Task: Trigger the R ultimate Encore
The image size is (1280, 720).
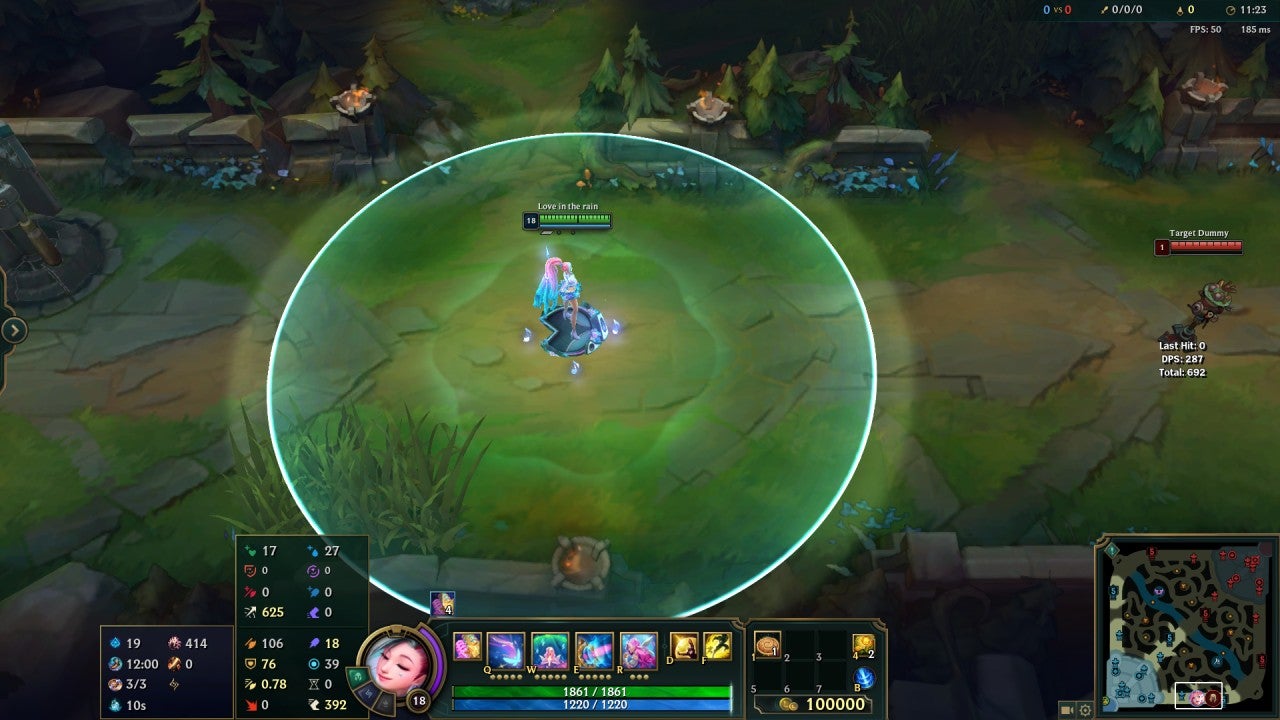Action: [638, 650]
